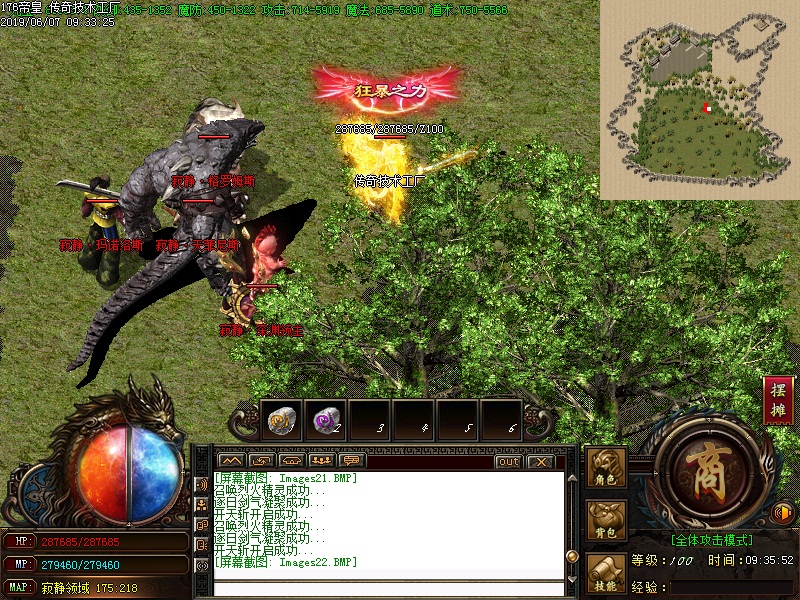Toggle the orange speaker sound icon
Image resolution: width=800 pixels, height=600 pixels.
tap(783, 513)
